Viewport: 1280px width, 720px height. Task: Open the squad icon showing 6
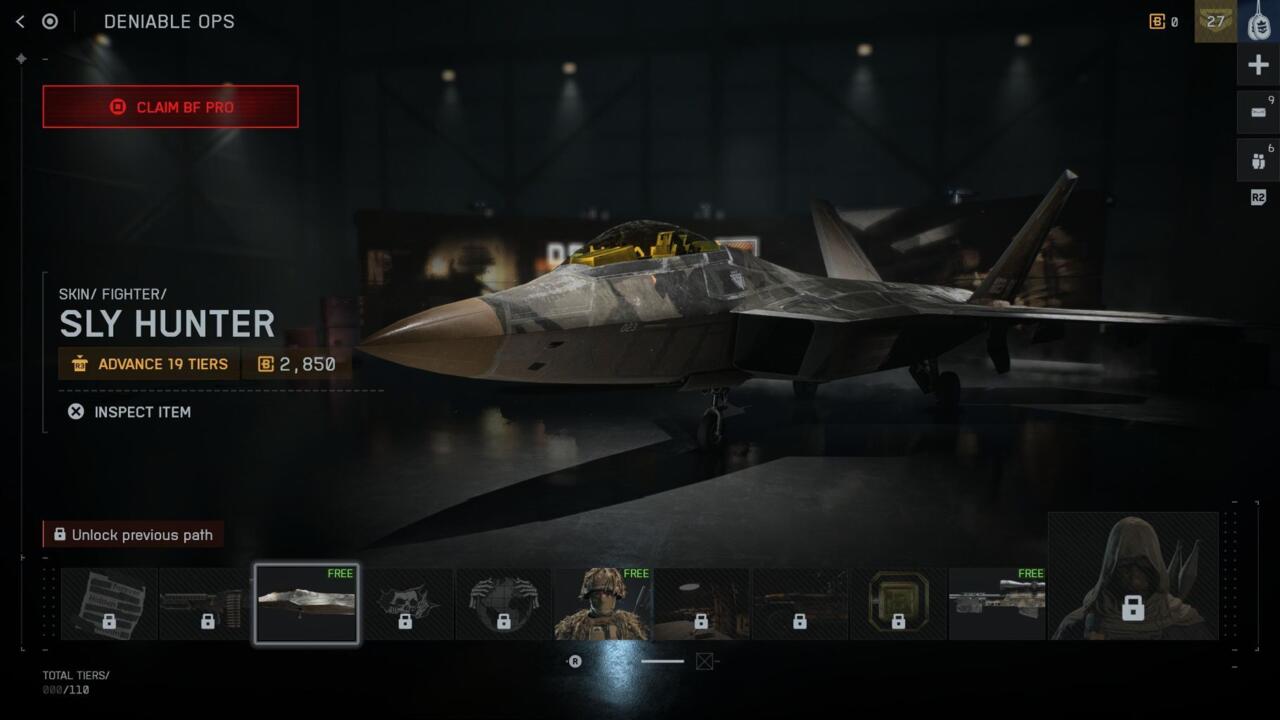click(1258, 161)
